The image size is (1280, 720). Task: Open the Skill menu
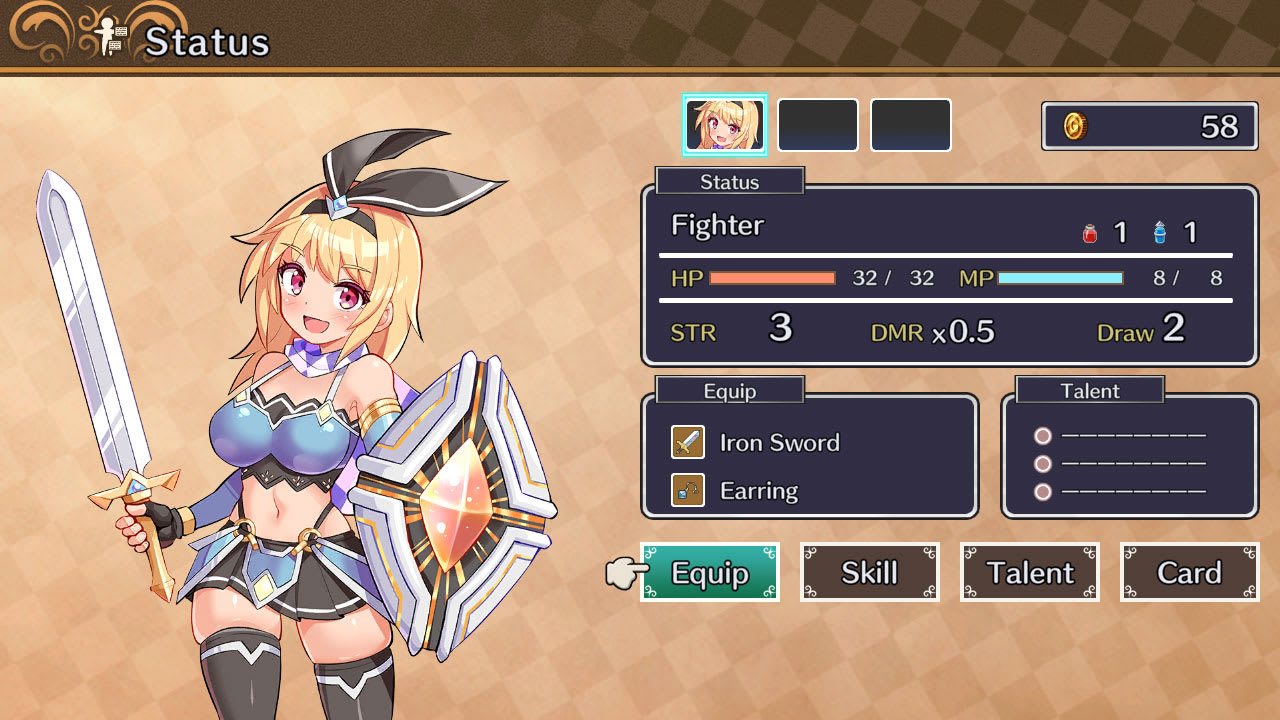tap(869, 572)
